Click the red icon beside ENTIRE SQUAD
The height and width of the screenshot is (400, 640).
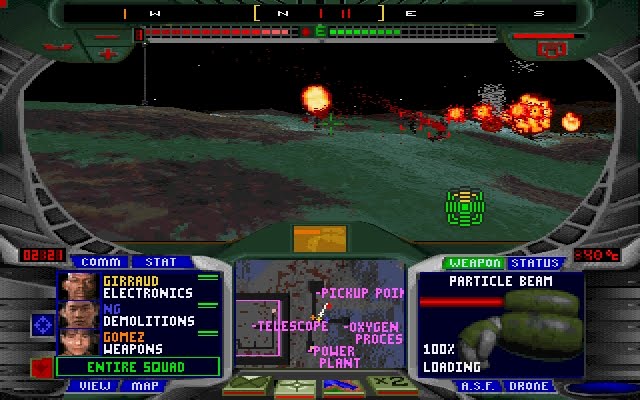pos(42,365)
